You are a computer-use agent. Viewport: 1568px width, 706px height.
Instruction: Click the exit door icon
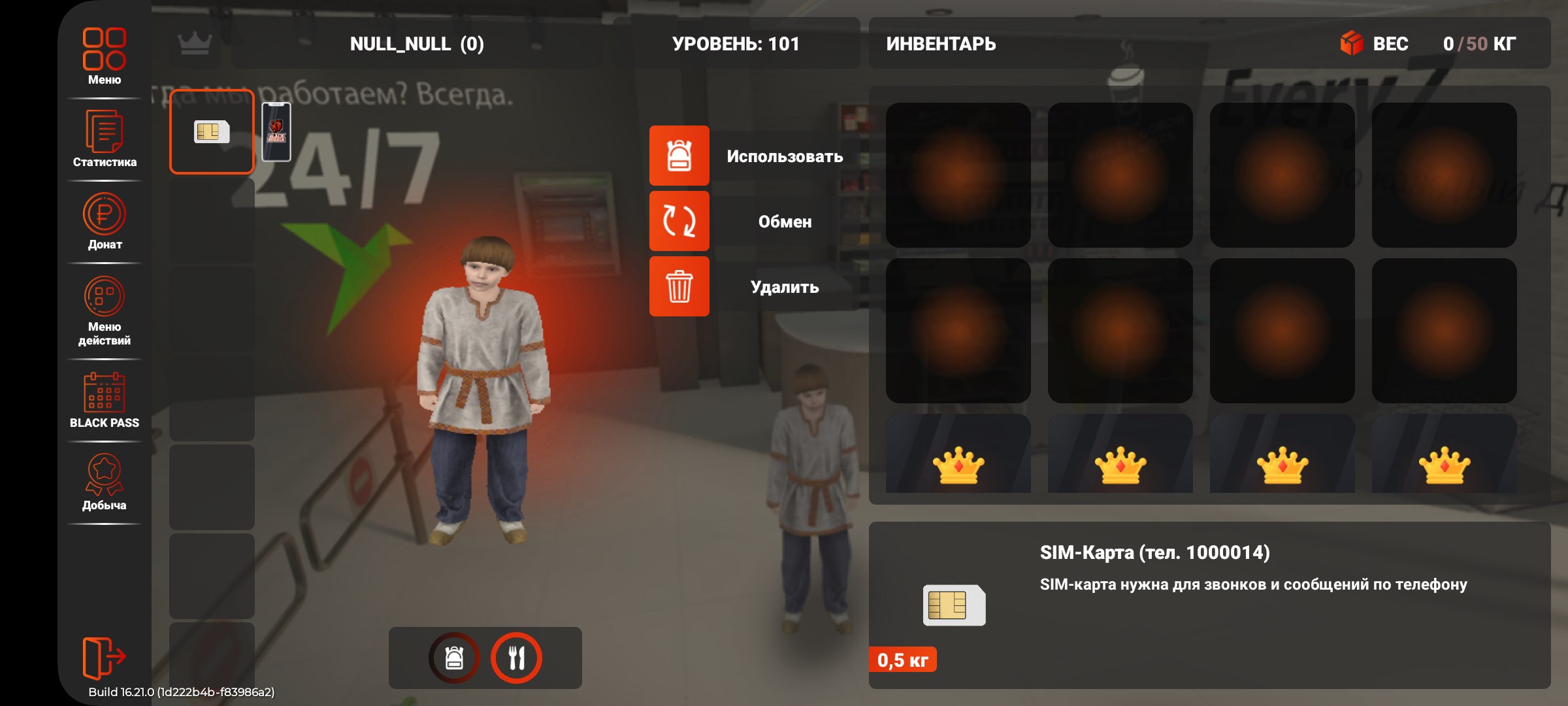(103, 656)
